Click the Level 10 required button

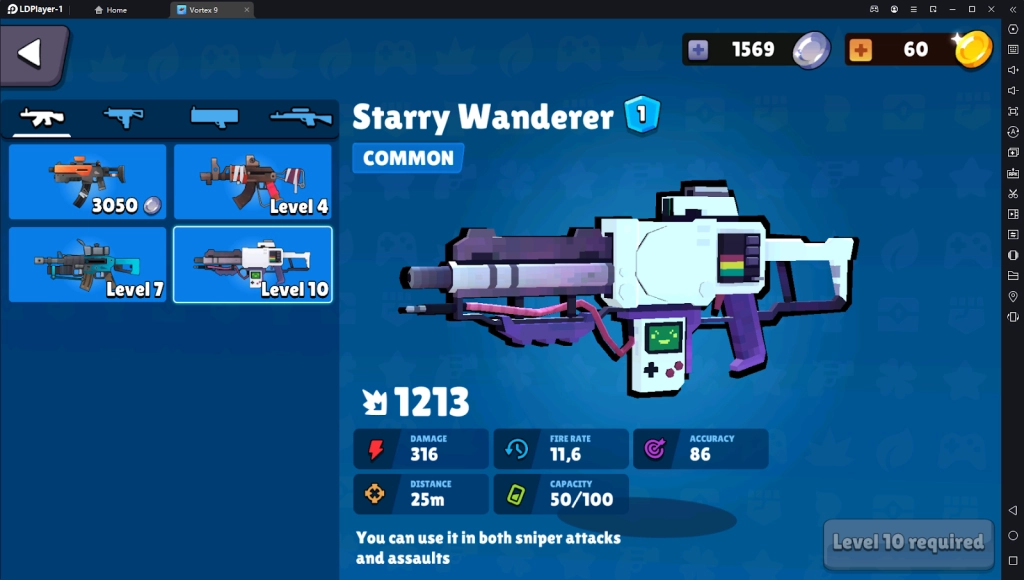[x=908, y=543]
